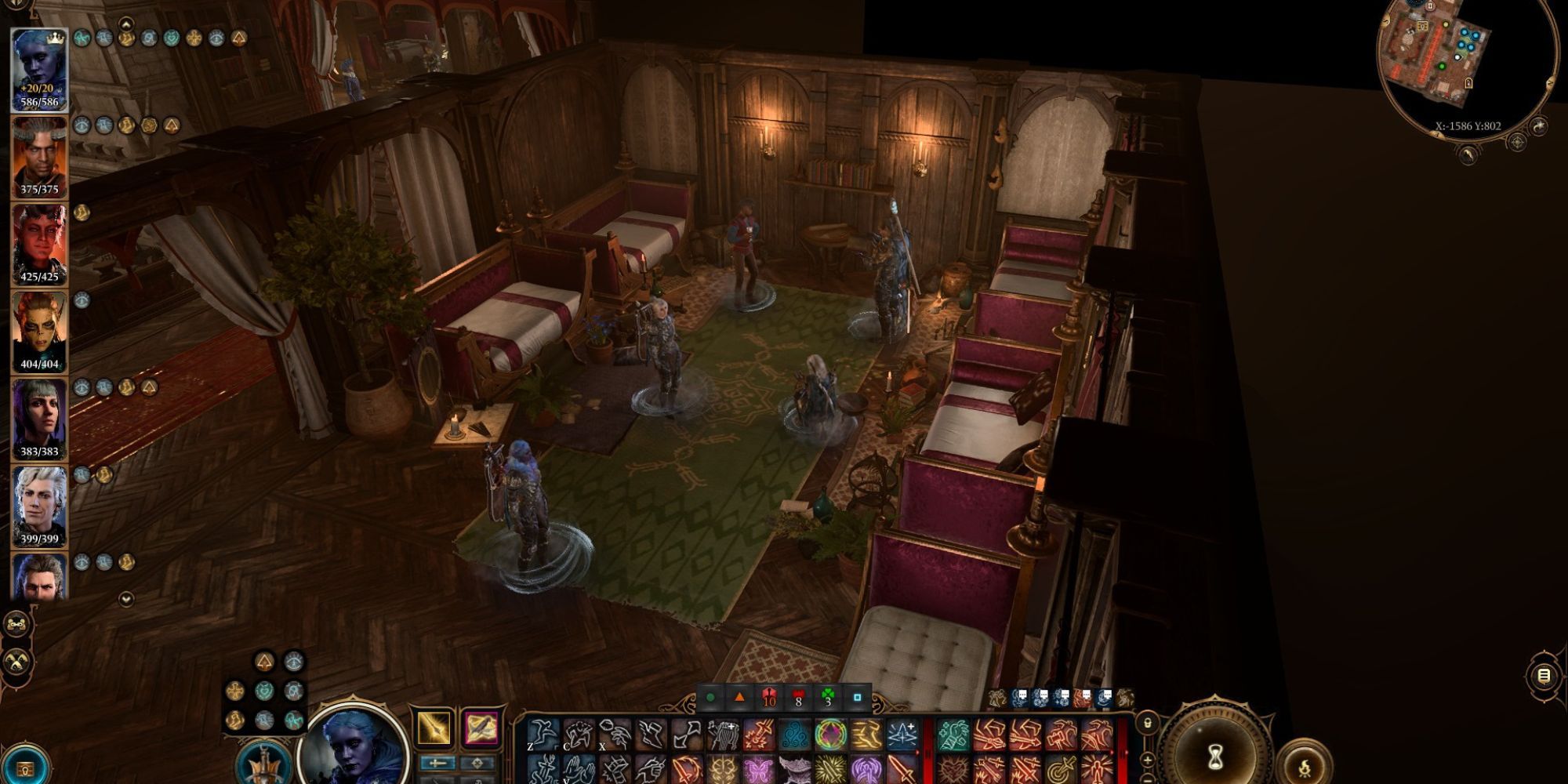This screenshot has width=1568, height=784.
Task: Open the journal button on right edge
Action: tap(1543, 676)
